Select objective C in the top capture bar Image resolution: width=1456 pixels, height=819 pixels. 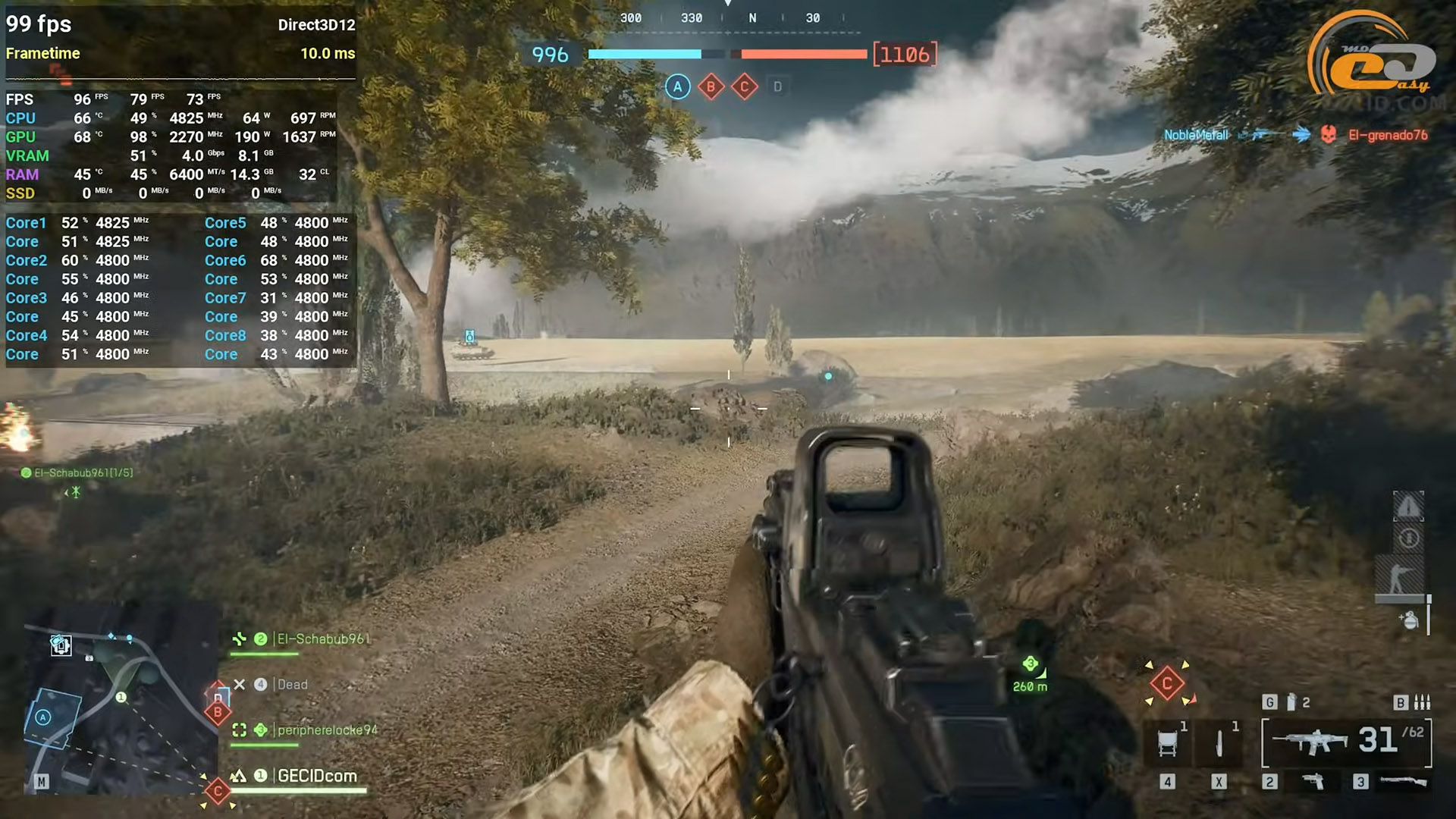[744, 87]
